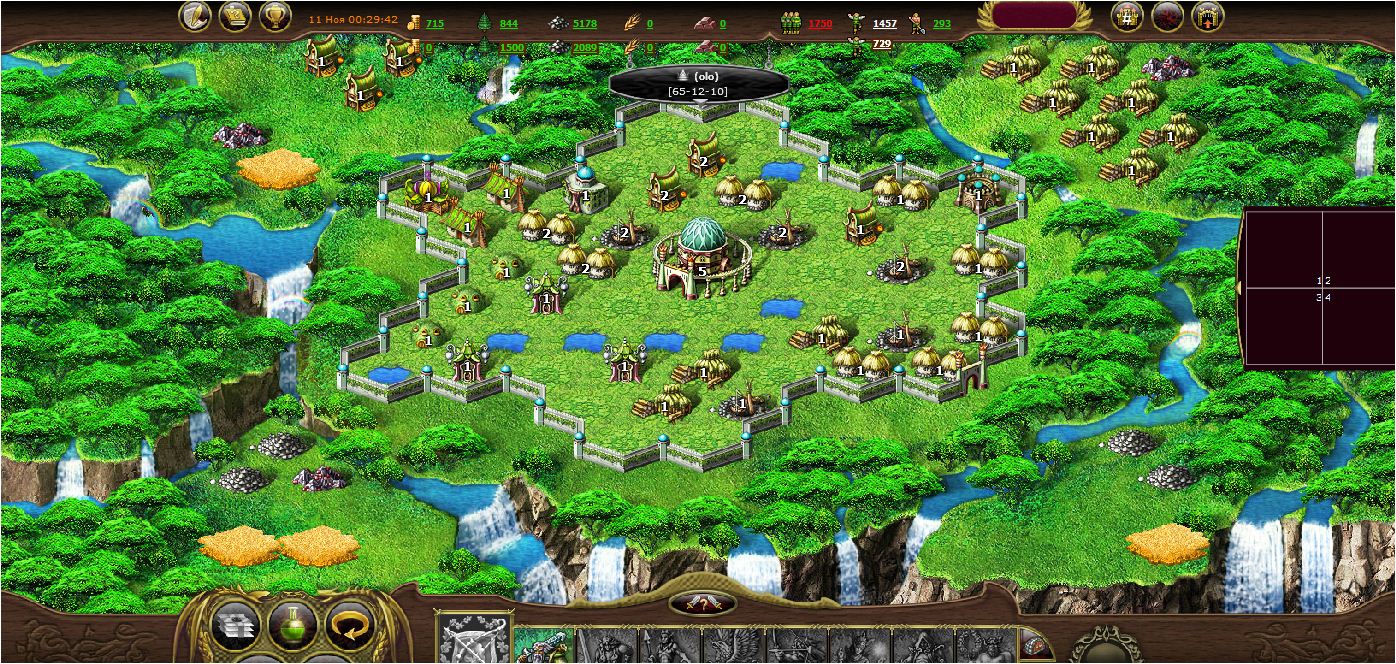Select the bow and arrows crest tile

(474, 640)
